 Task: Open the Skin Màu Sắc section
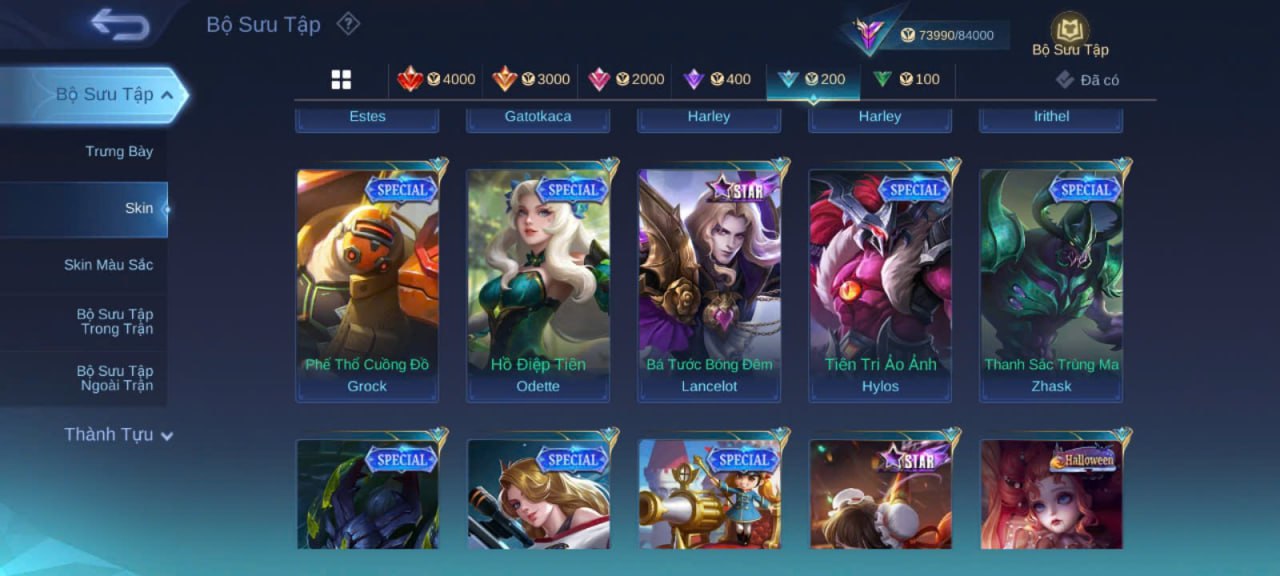tap(108, 265)
